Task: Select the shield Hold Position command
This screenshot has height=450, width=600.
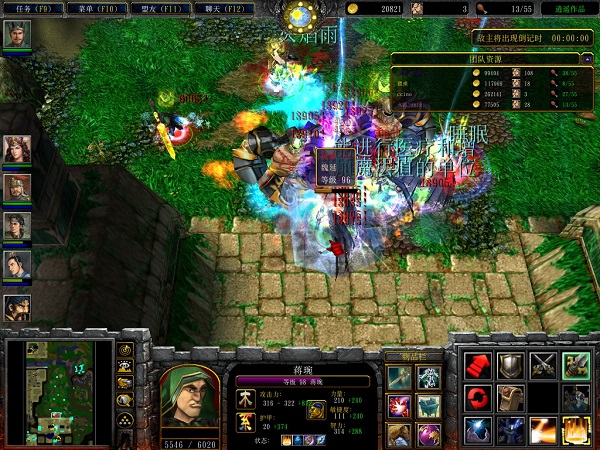Action: (511, 366)
